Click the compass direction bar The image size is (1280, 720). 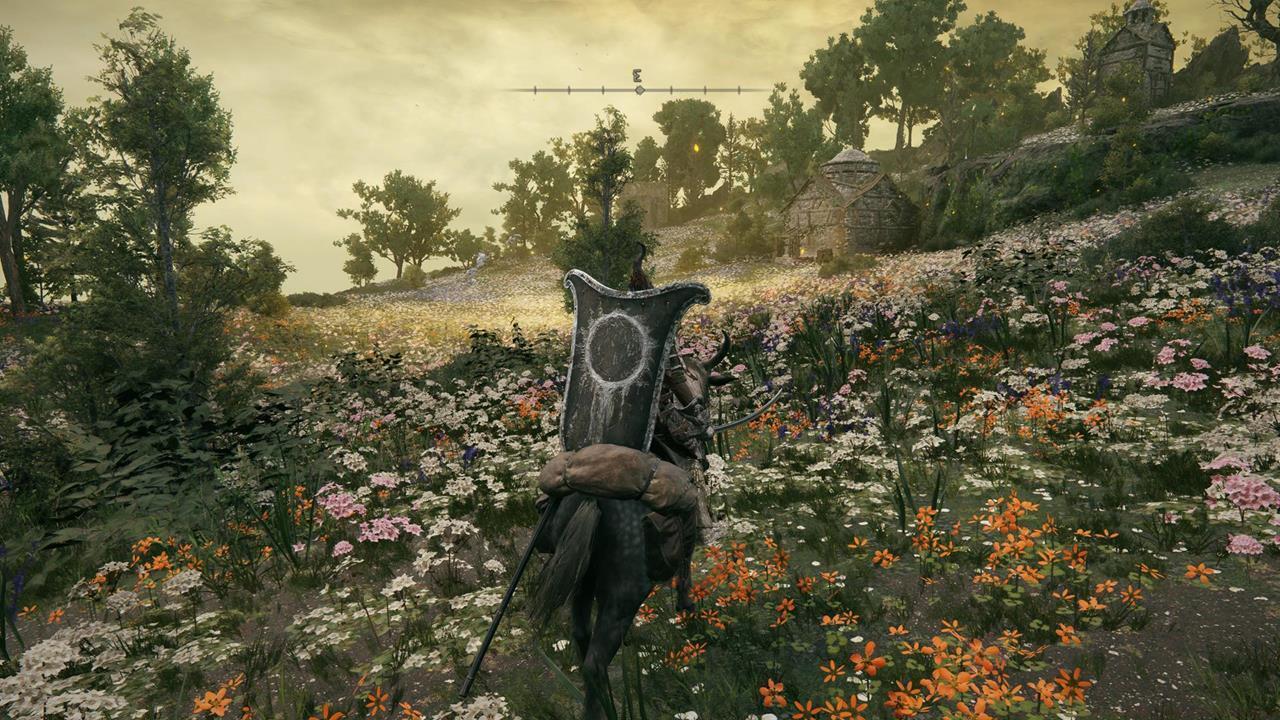638,89
